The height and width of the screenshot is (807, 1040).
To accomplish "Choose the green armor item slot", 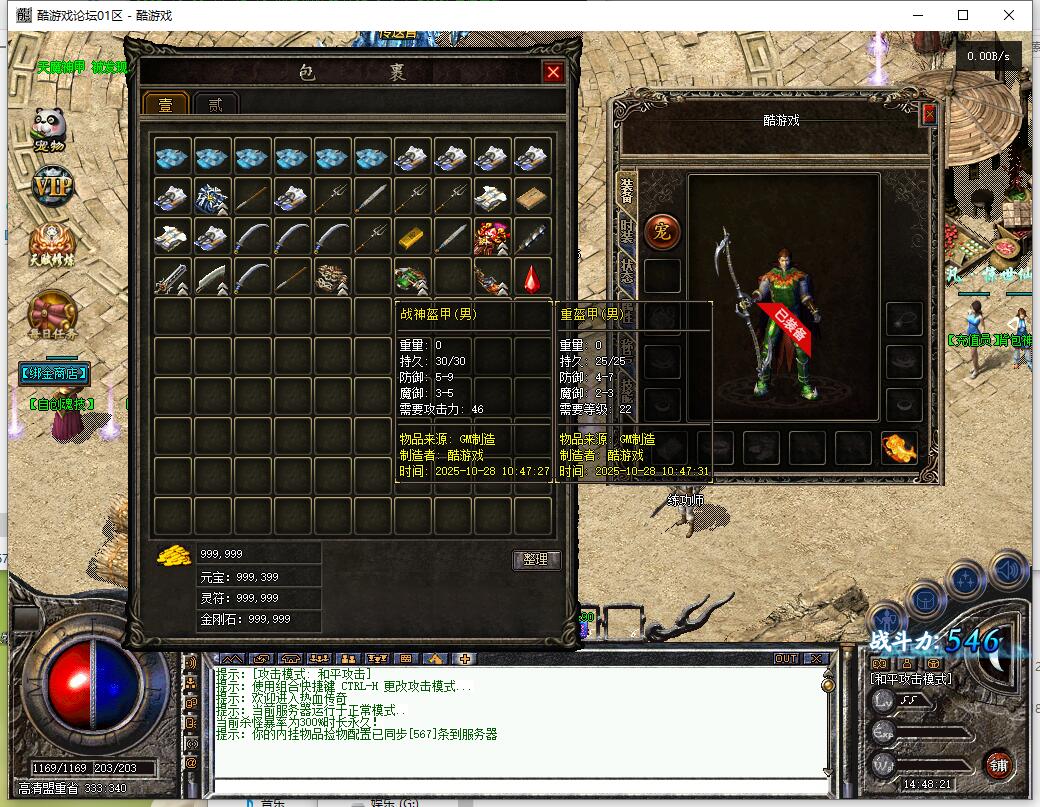I will 412,276.
